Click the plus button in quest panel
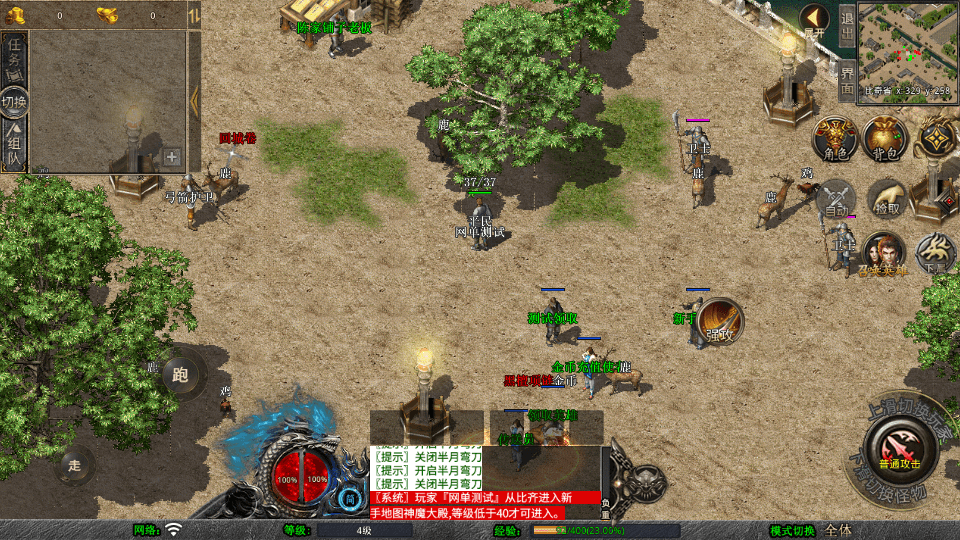 click(x=172, y=157)
